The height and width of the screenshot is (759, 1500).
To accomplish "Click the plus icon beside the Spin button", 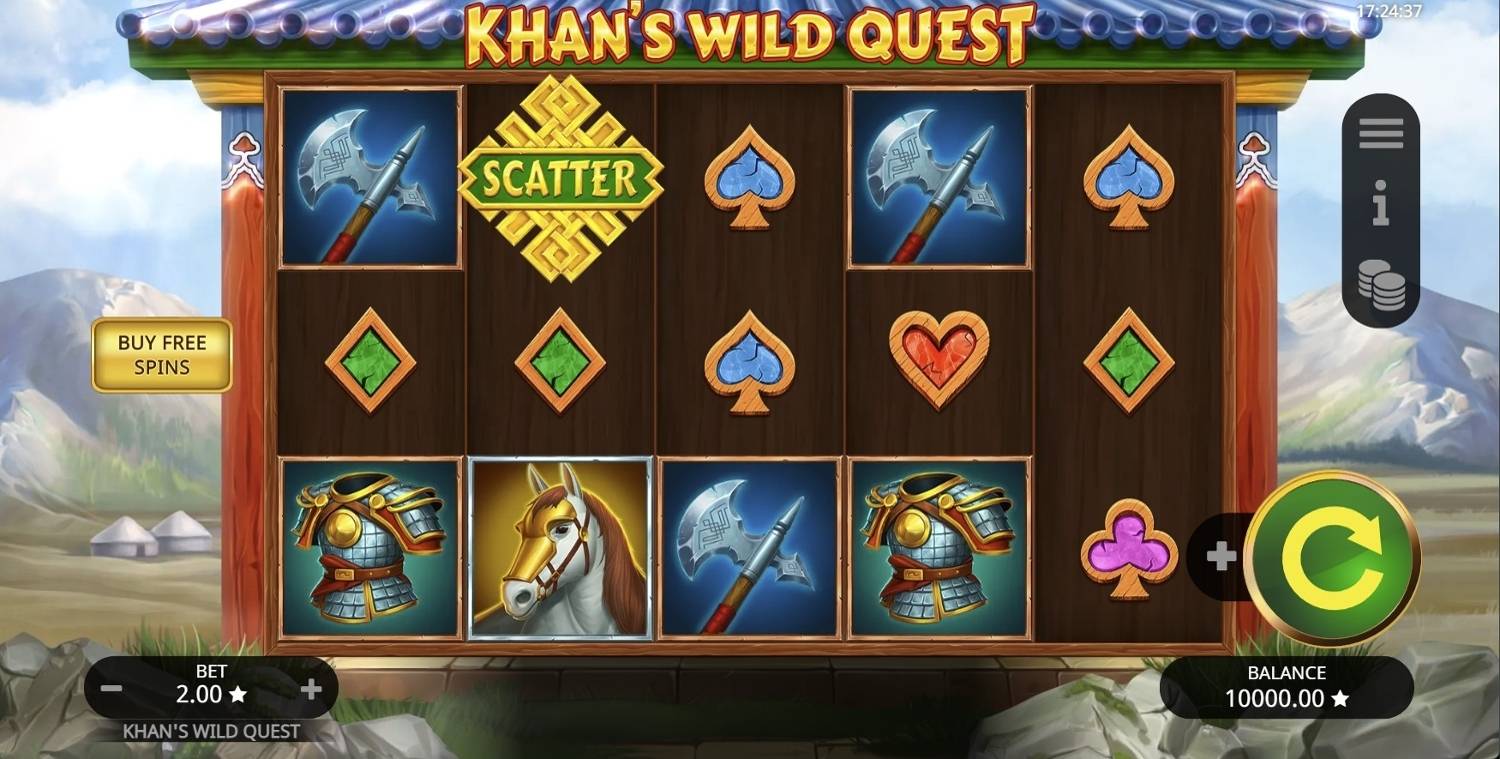I will tap(1221, 557).
